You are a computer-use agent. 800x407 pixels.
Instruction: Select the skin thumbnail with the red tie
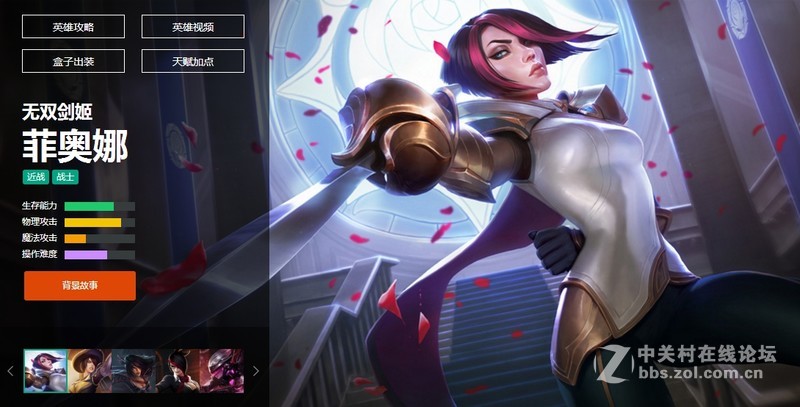pyautogui.click(x=177, y=370)
